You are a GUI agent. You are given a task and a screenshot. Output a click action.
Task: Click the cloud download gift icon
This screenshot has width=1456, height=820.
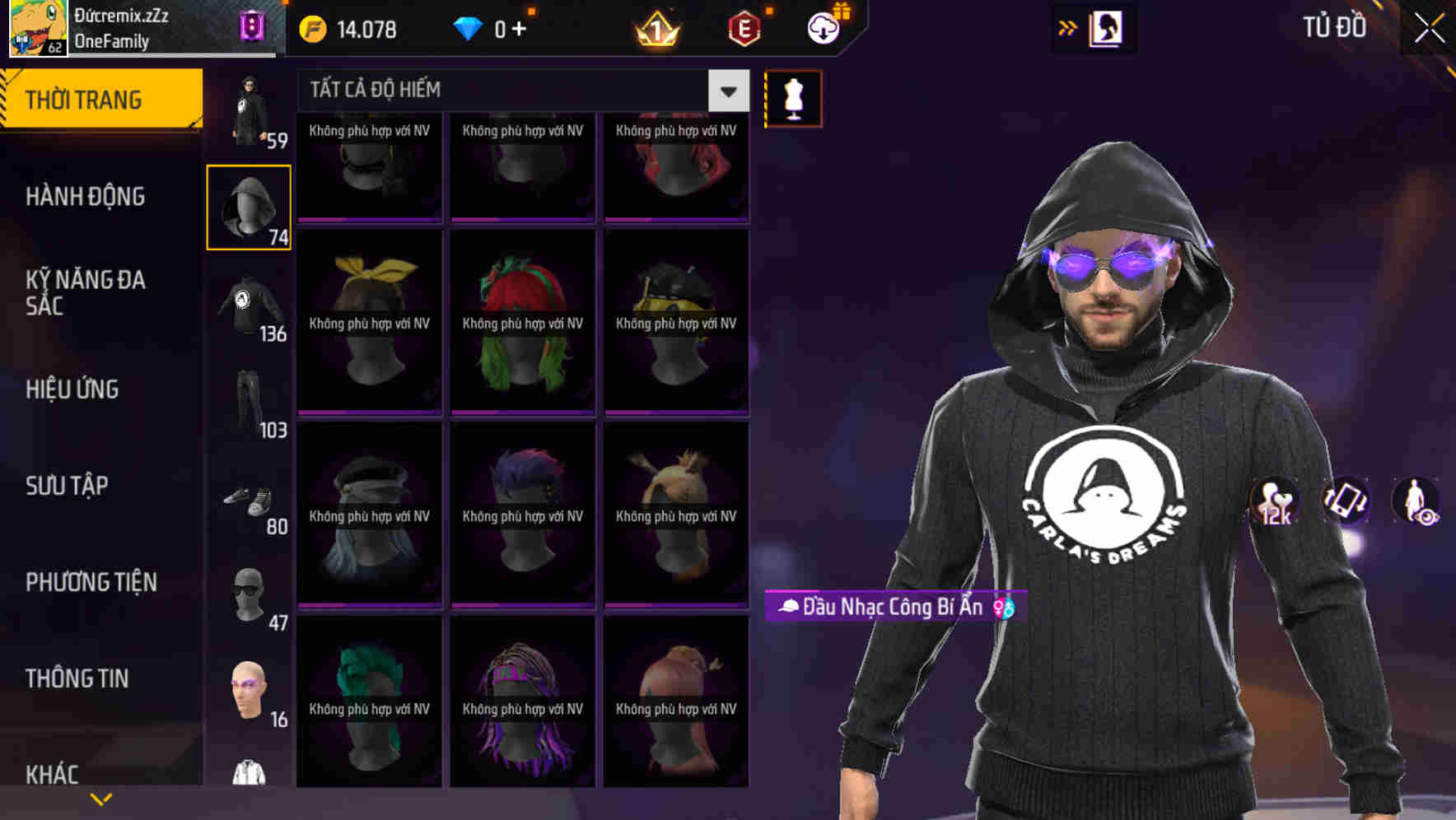[x=825, y=28]
